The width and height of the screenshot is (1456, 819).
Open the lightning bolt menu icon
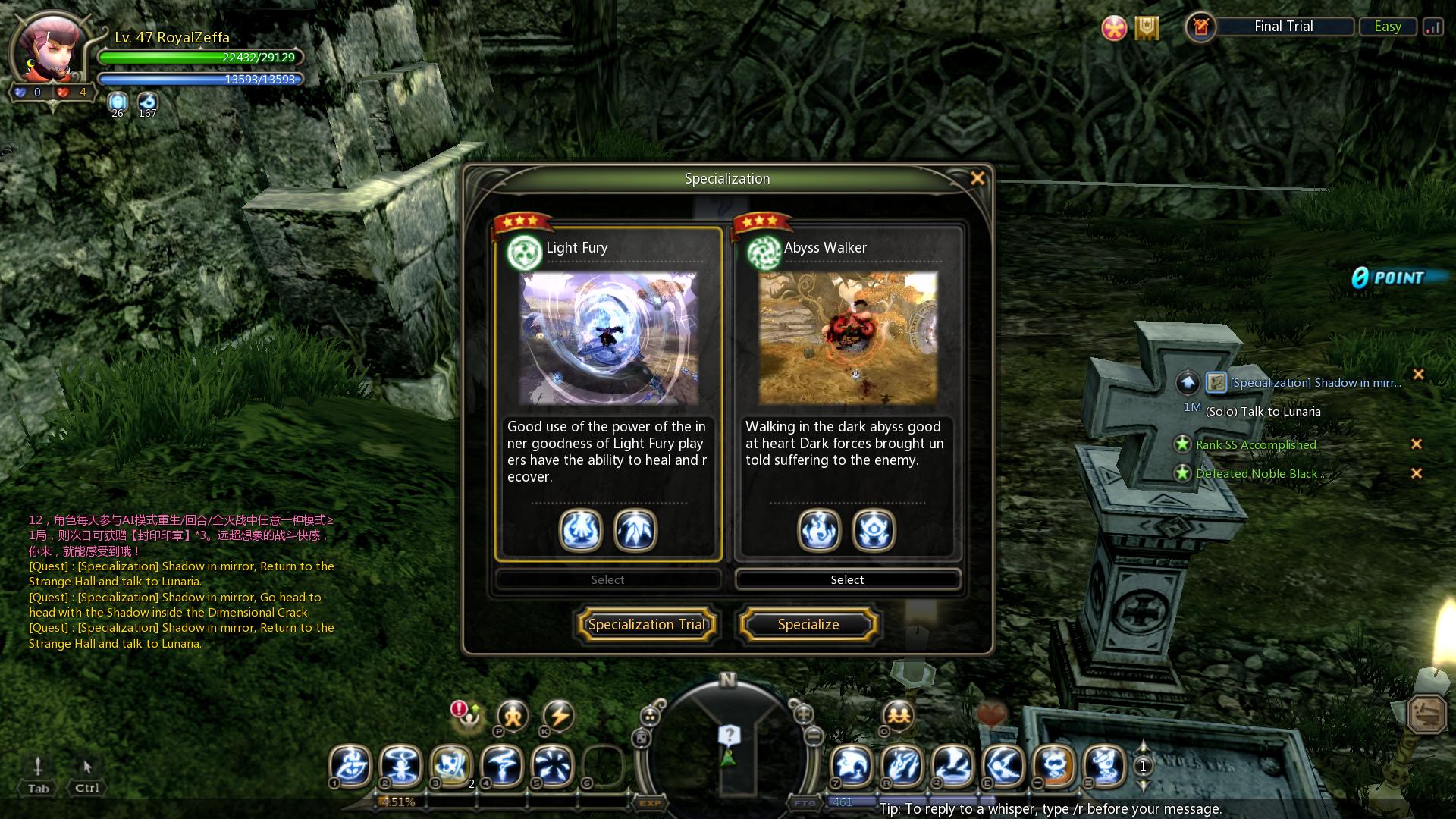pyautogui.click(x=559, y=716)
